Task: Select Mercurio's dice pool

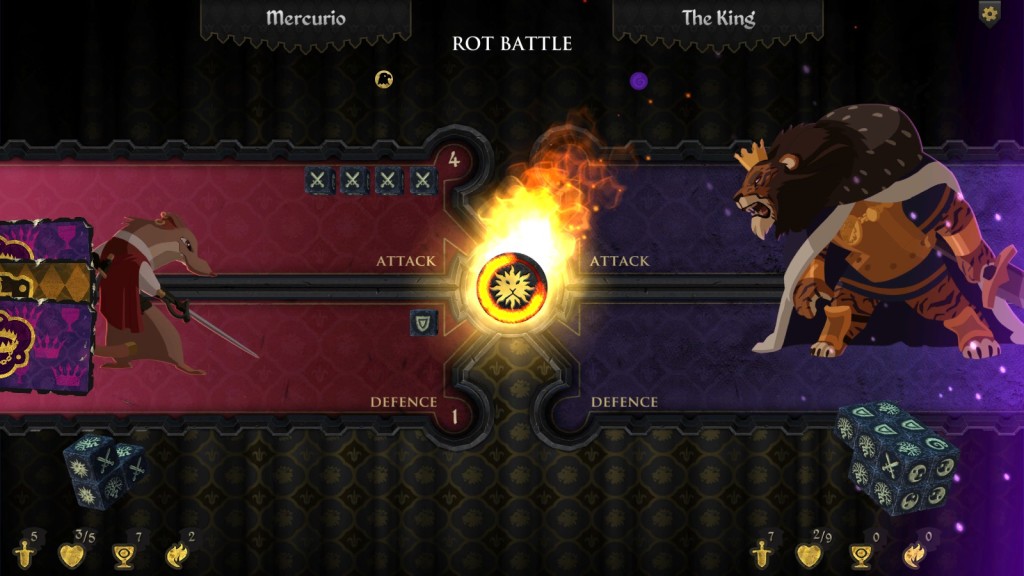Action: point(103,472)
